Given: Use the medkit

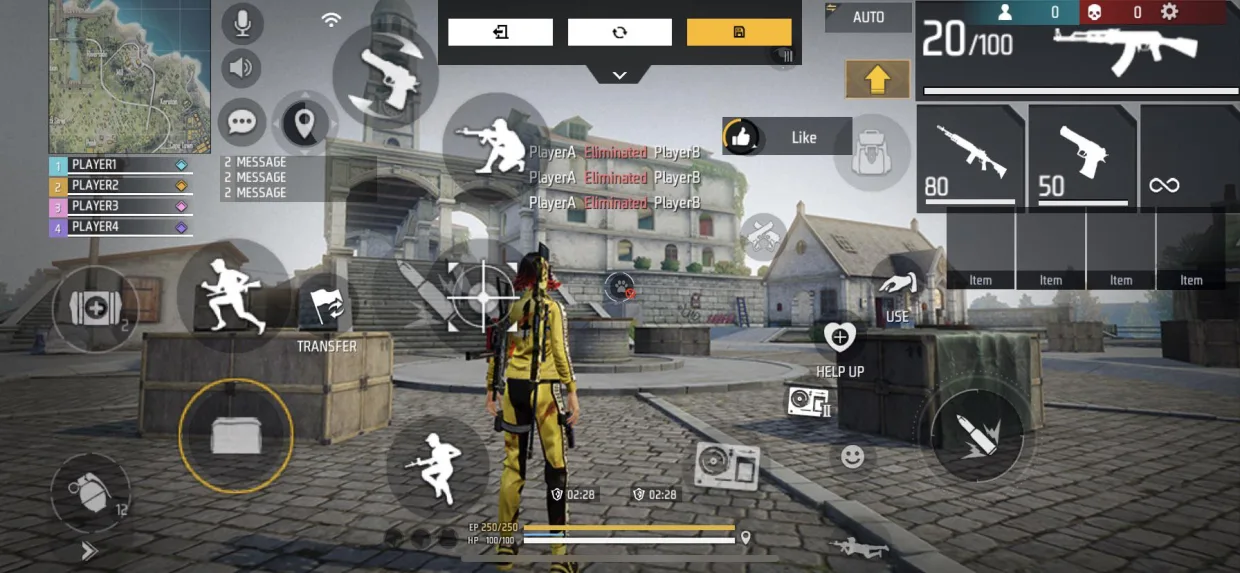Looking at the screenshot, I should tap(94, 308).
